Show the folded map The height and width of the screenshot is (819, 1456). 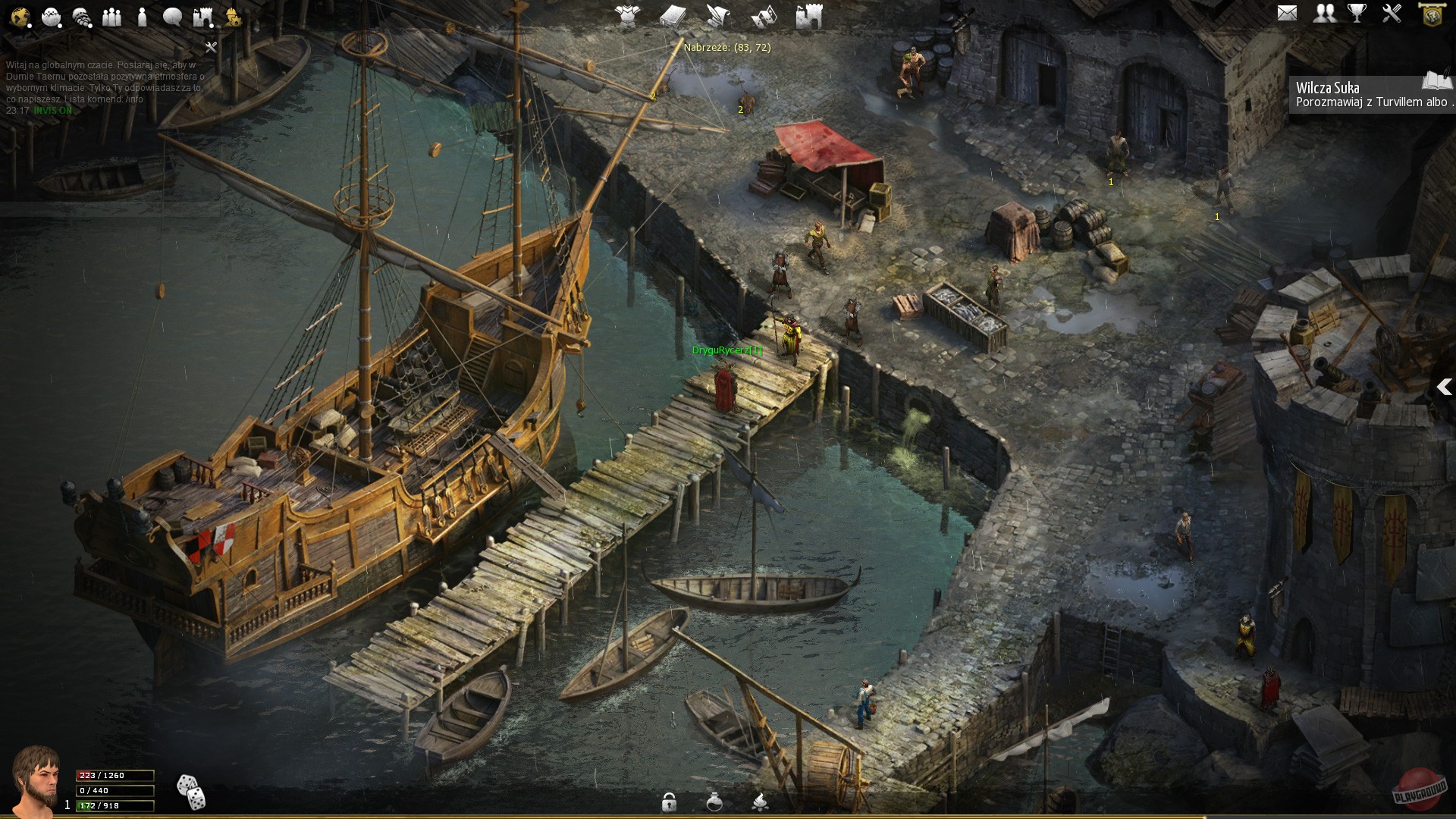click(764, 15)
